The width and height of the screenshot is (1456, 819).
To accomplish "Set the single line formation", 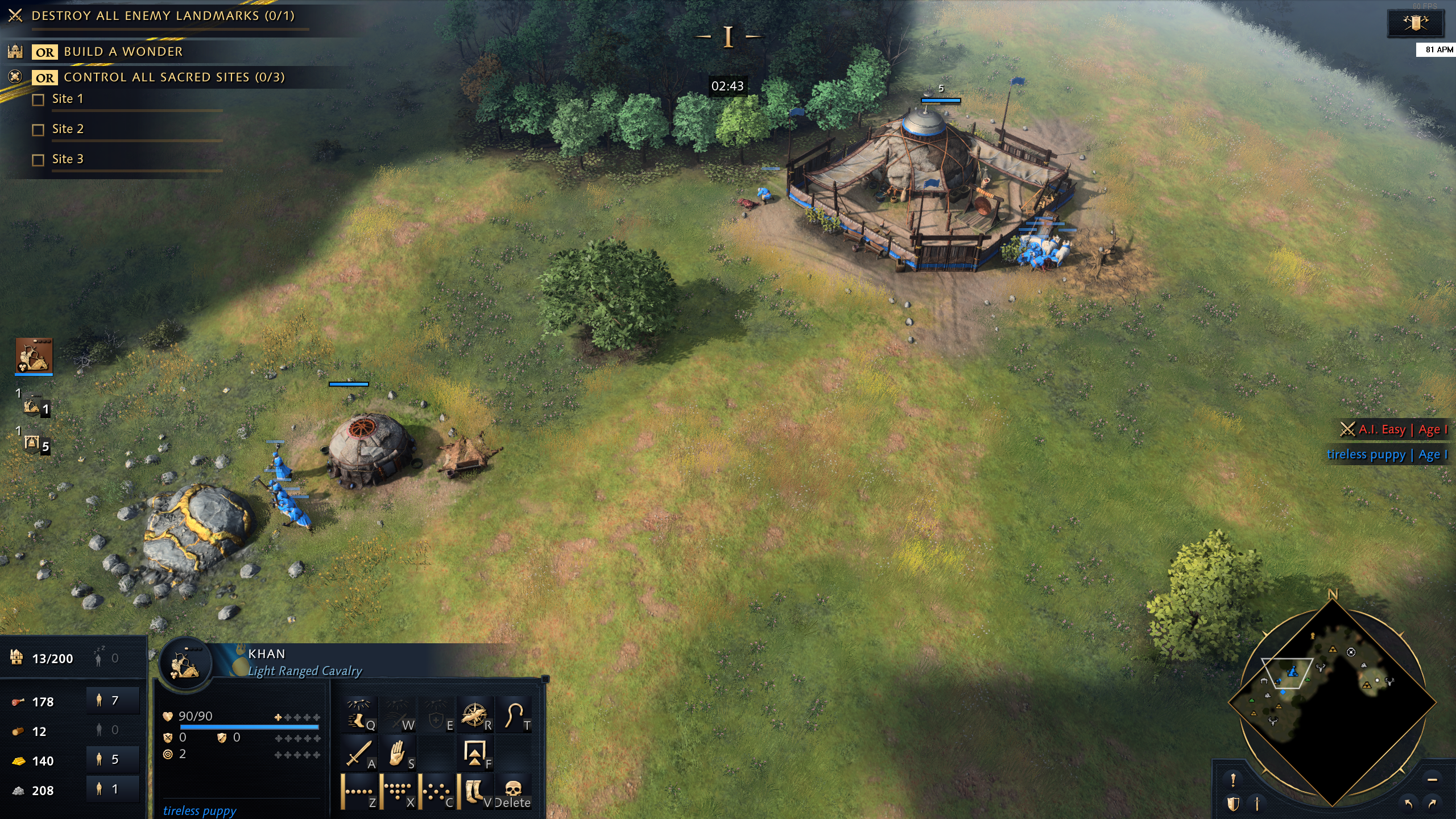I will [359, 791].
